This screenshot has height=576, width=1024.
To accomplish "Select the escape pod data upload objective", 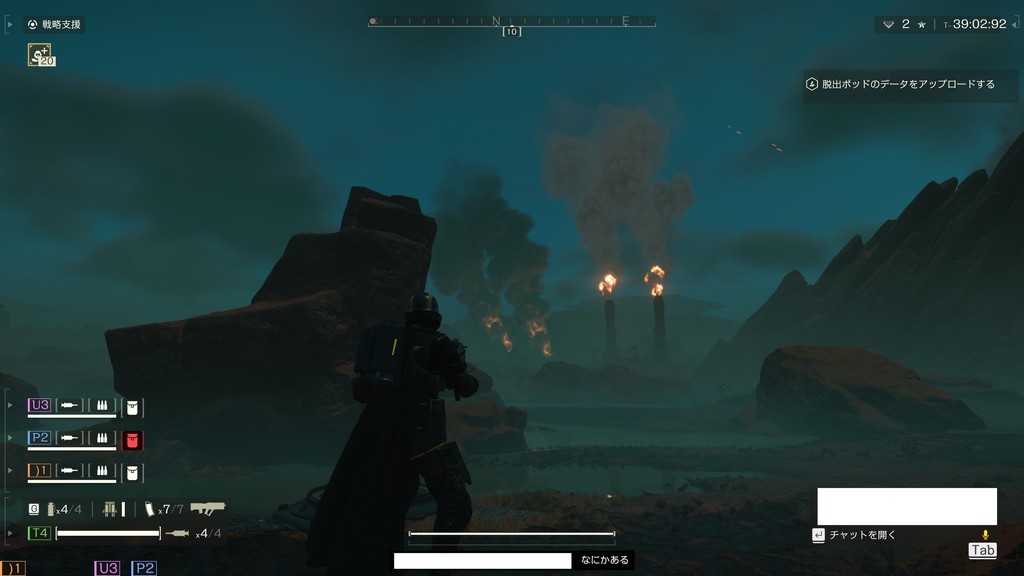I will tap(900, 84).
